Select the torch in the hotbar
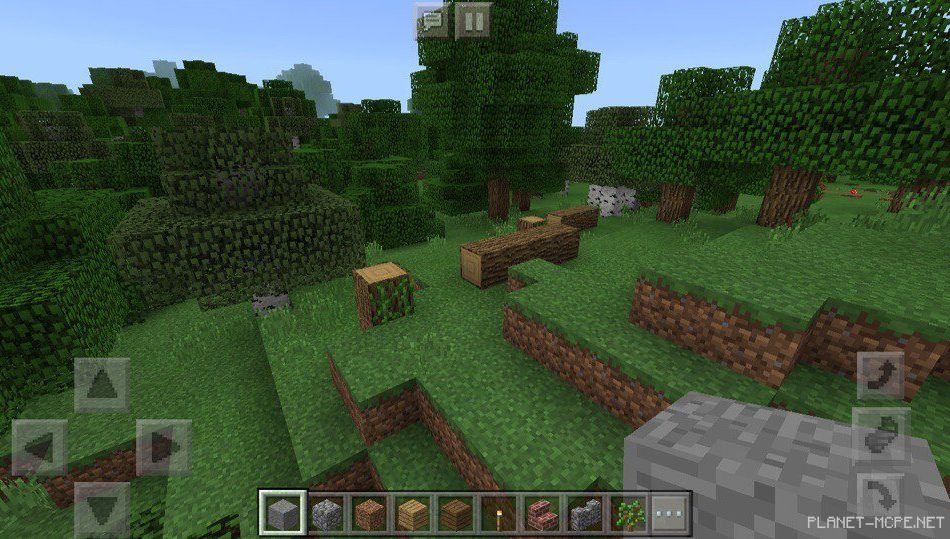The width and height of the screenshot is (950, 539). click(499, 513)
